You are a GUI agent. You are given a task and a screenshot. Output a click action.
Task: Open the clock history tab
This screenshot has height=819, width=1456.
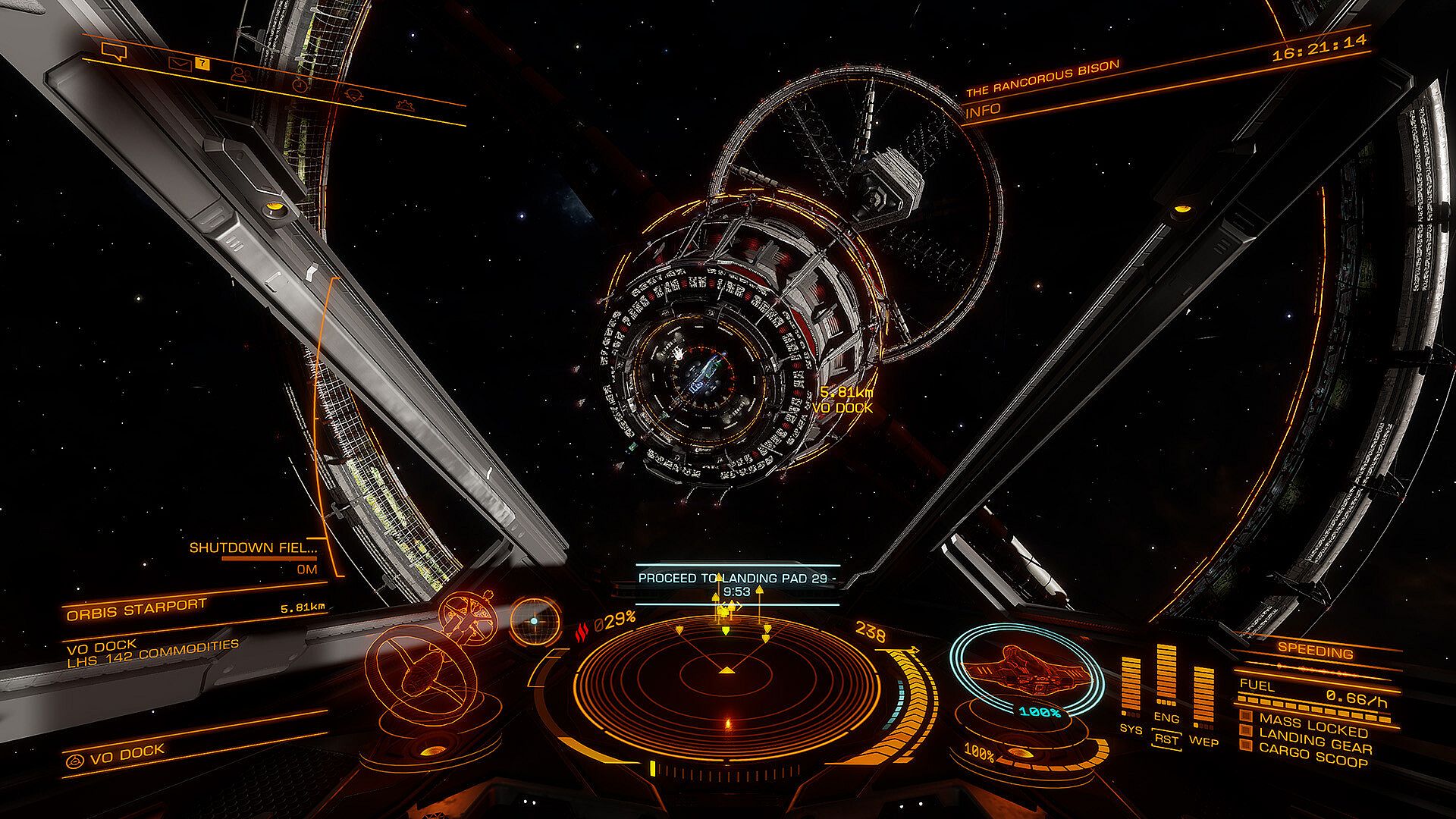[x=302, y=85]
